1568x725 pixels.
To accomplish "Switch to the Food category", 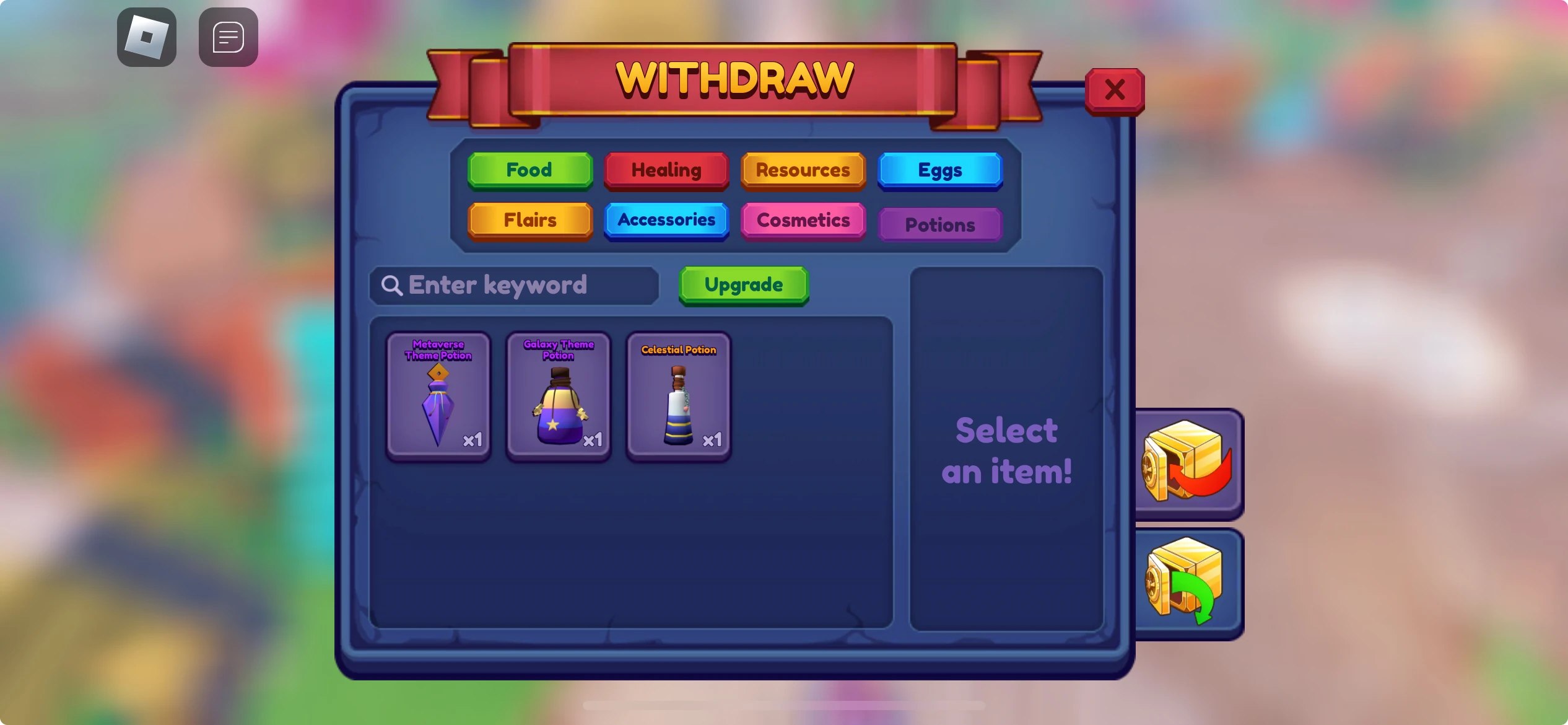I will (530, 170).
